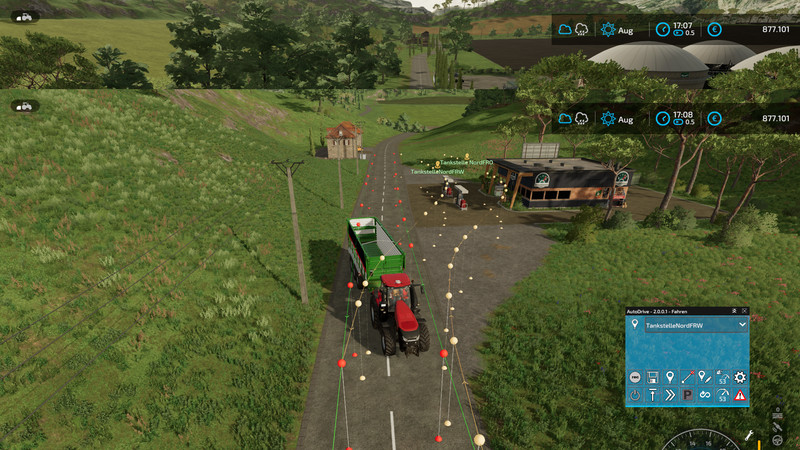This screenshot has height=450, width=800.
Task: Click the pin icon beside destination name
Action: [635, 325]
